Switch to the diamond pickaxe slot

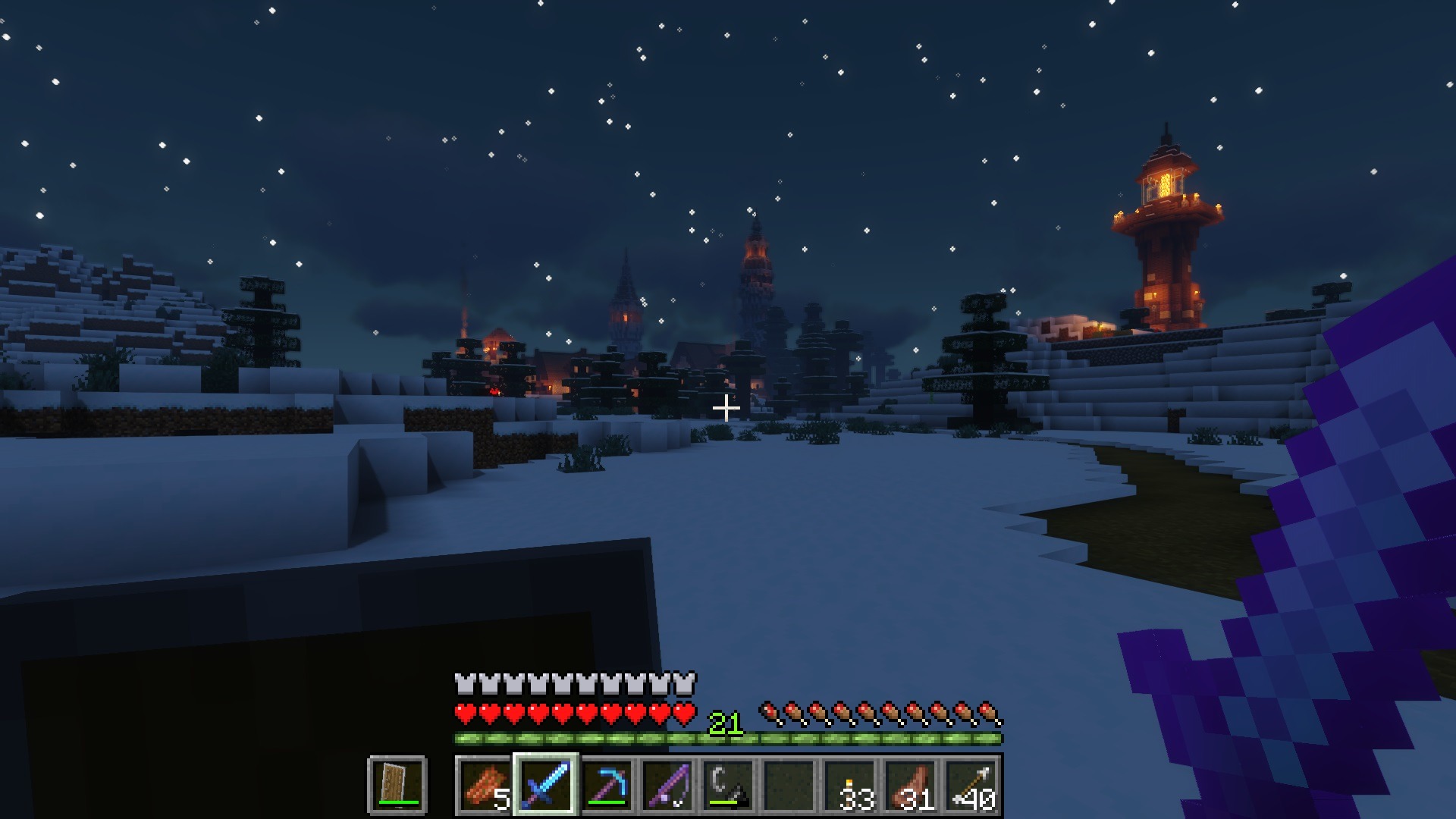coord(607,785)
